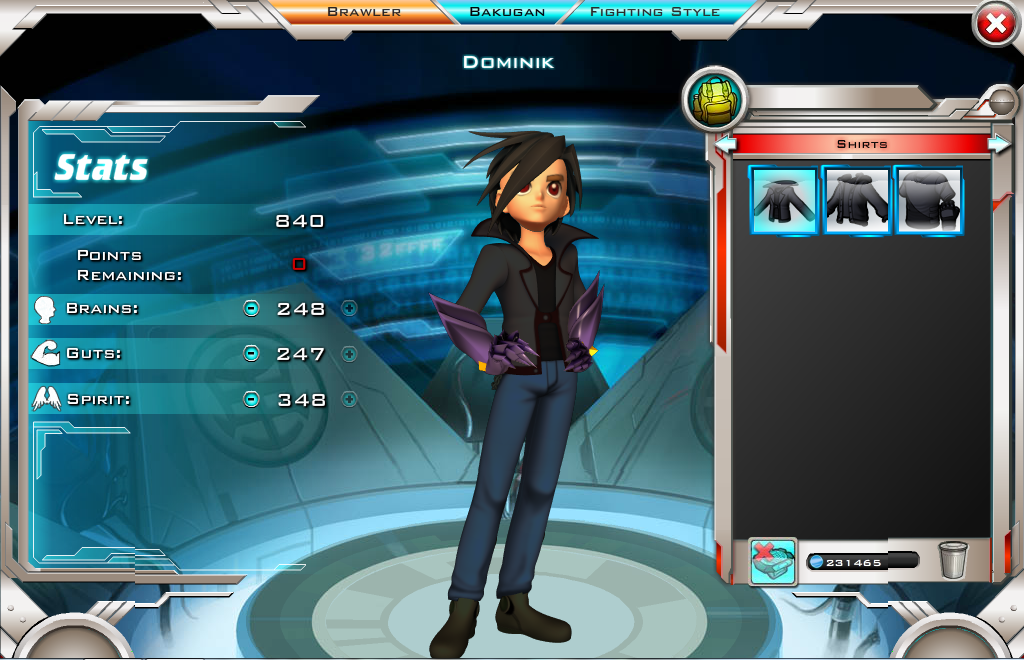
Task: Select the Fighting Style tab
Action: coord(655,12)
